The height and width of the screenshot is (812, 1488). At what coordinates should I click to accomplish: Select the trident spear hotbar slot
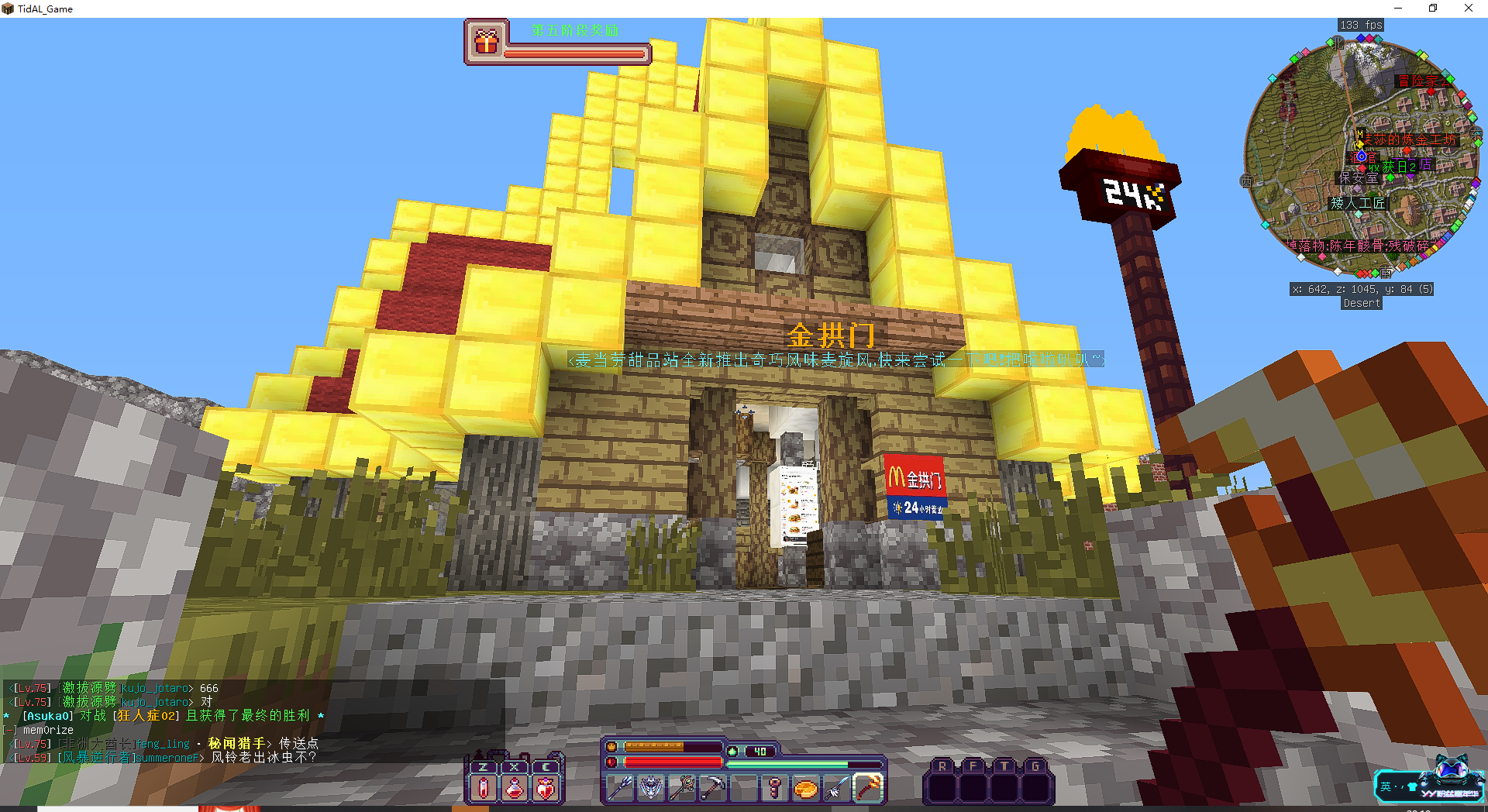621,788
